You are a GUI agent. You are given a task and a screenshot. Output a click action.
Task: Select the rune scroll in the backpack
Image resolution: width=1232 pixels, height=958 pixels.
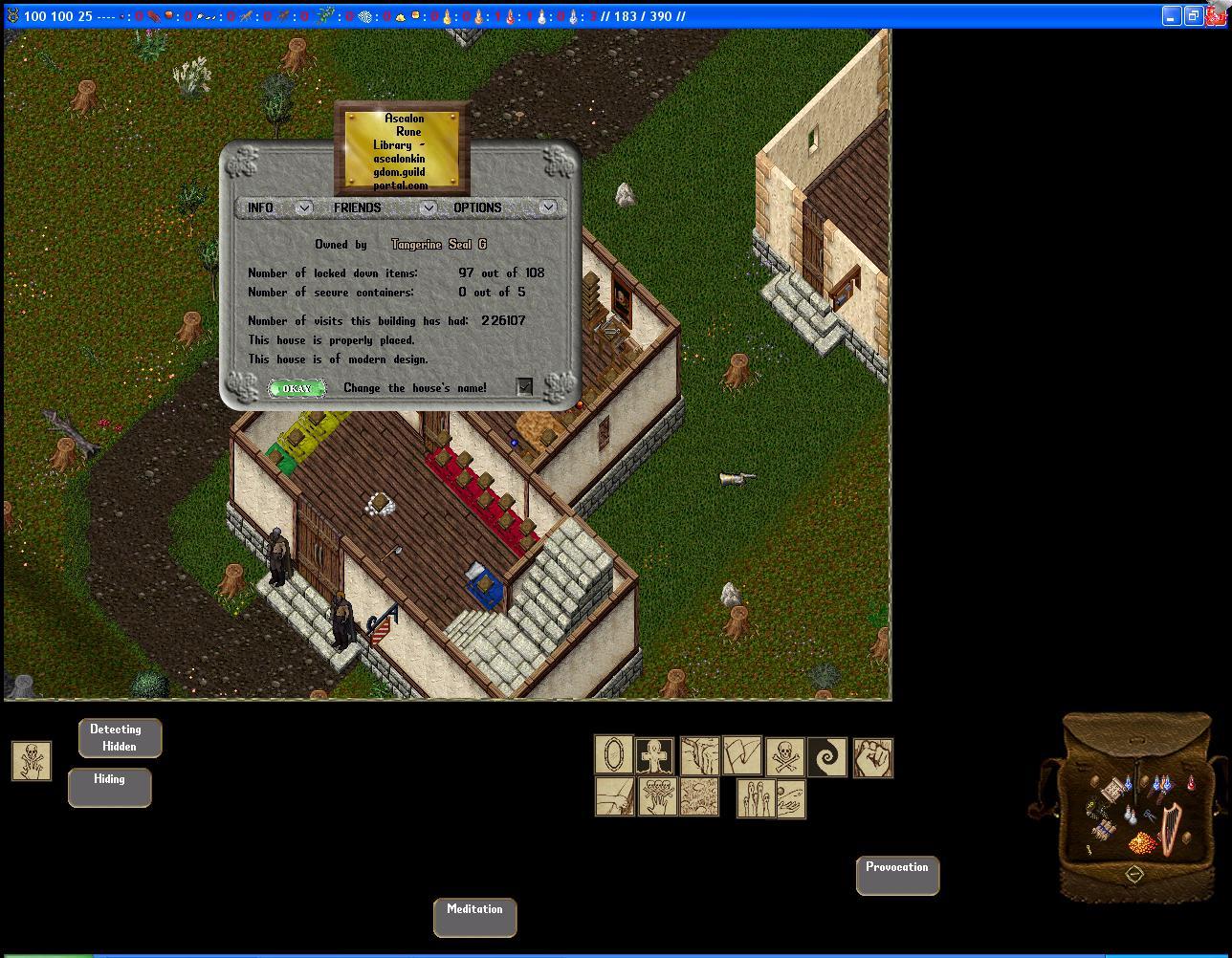tap(1113, 790)
